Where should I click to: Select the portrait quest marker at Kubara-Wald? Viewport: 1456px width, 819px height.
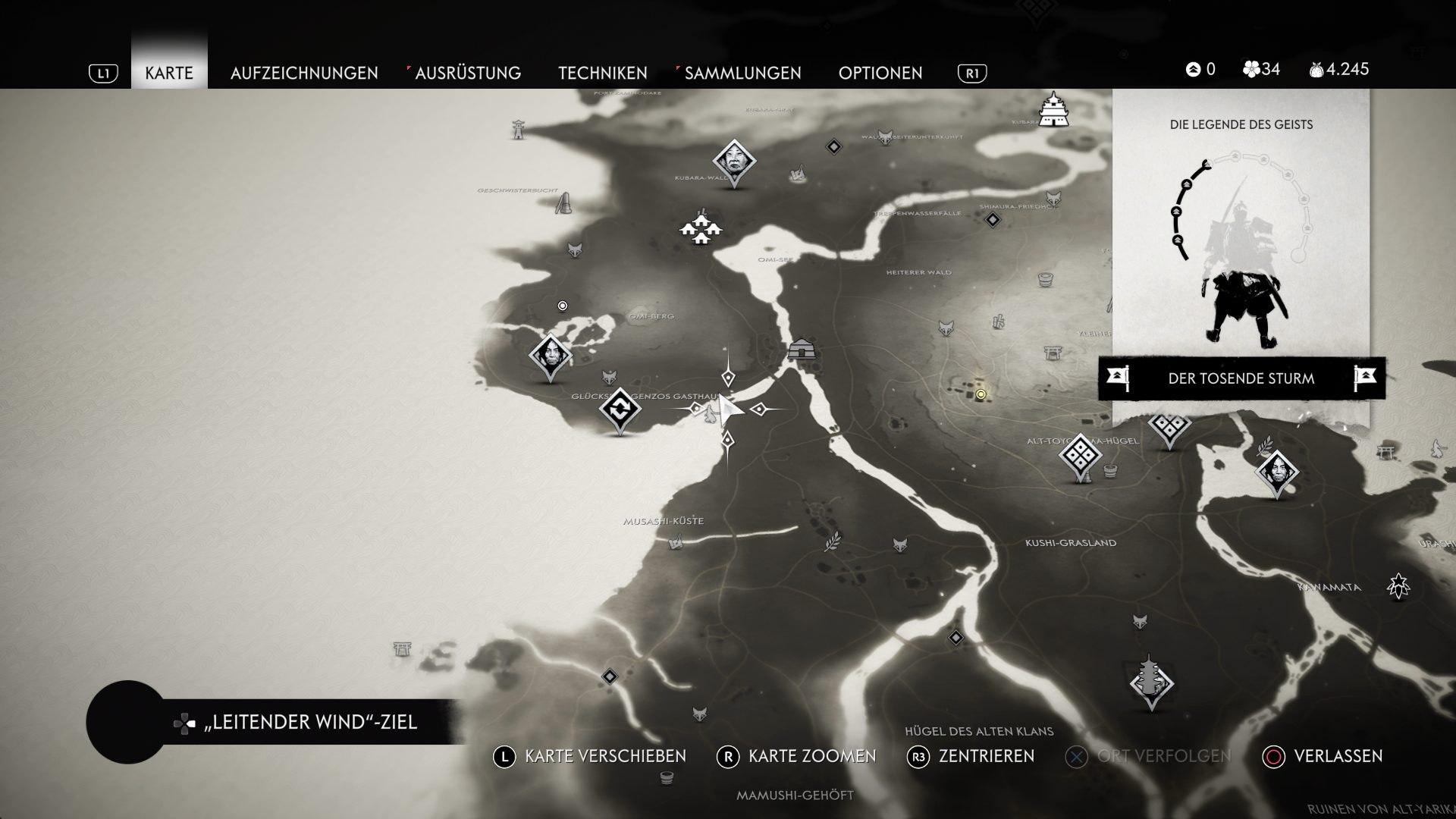(x=734, y=161)
